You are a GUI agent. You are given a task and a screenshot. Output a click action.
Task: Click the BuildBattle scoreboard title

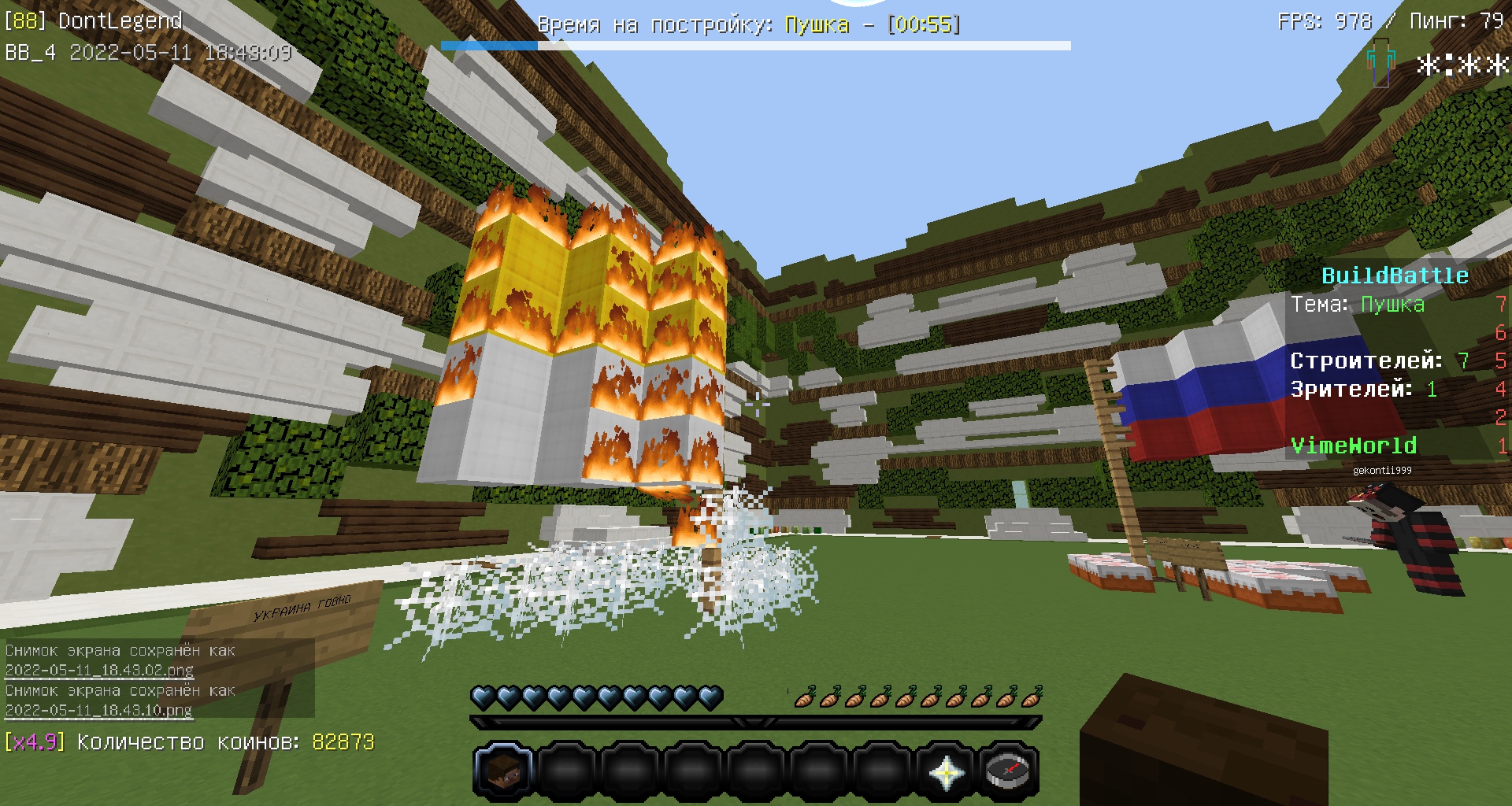1395,275
